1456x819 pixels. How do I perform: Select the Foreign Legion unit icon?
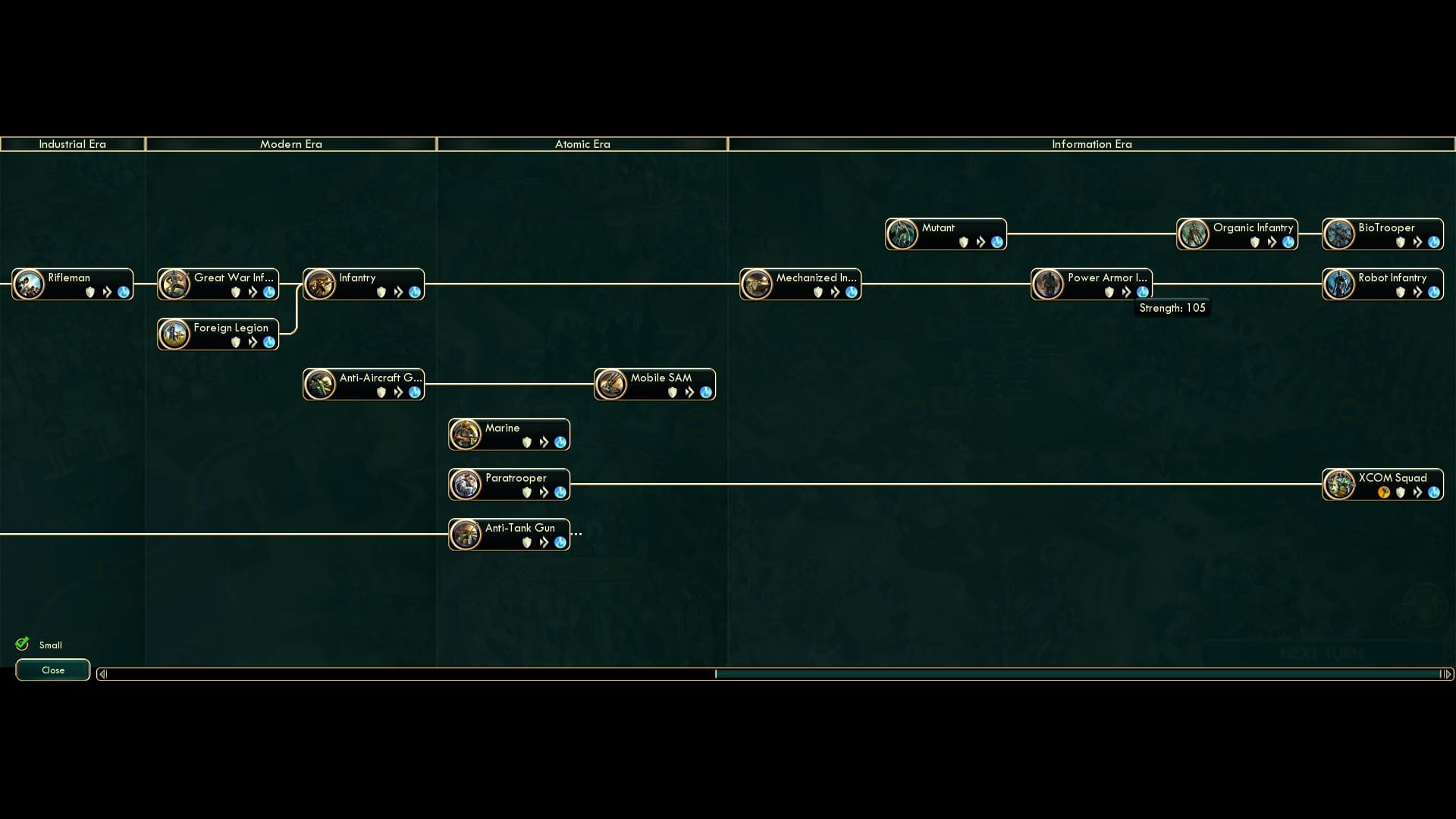click(x=174, y=334)
